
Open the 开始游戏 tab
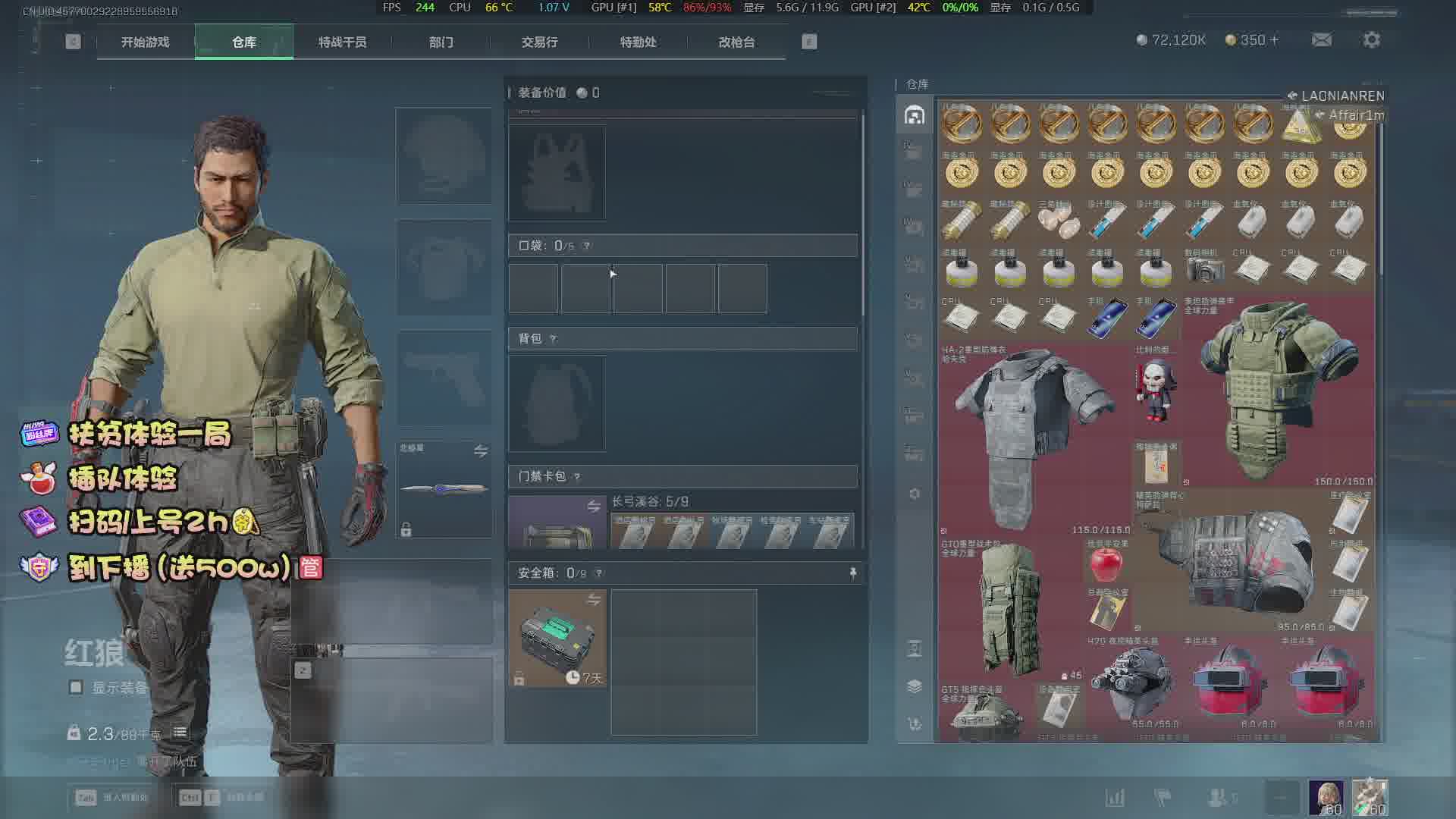tap(145, 42)
